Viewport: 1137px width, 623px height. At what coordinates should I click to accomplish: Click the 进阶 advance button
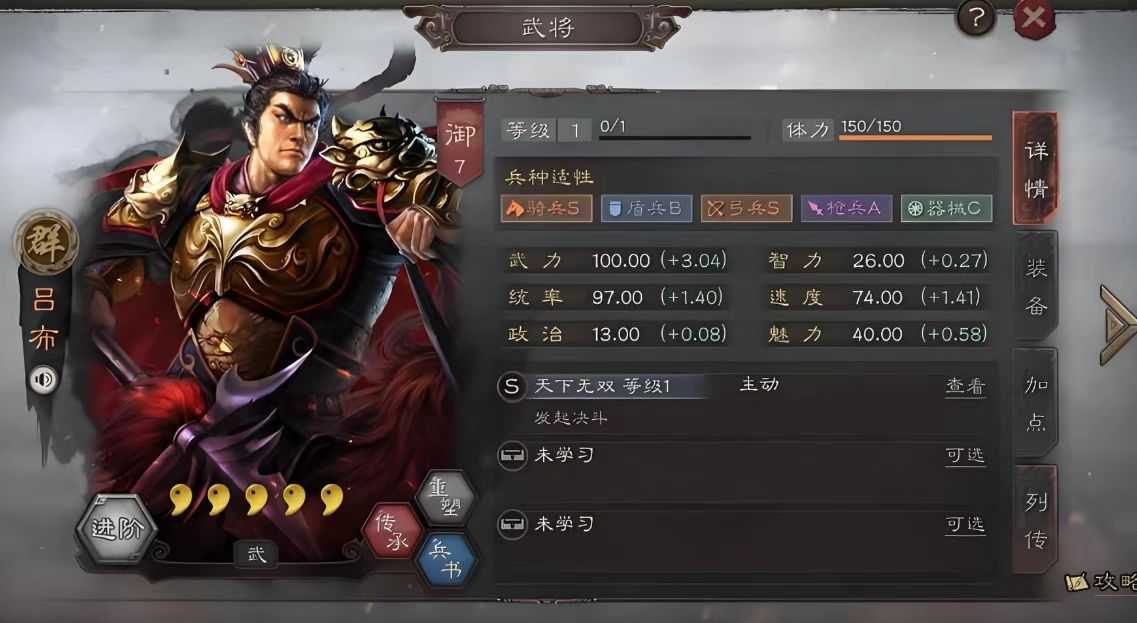click(117, 529)
